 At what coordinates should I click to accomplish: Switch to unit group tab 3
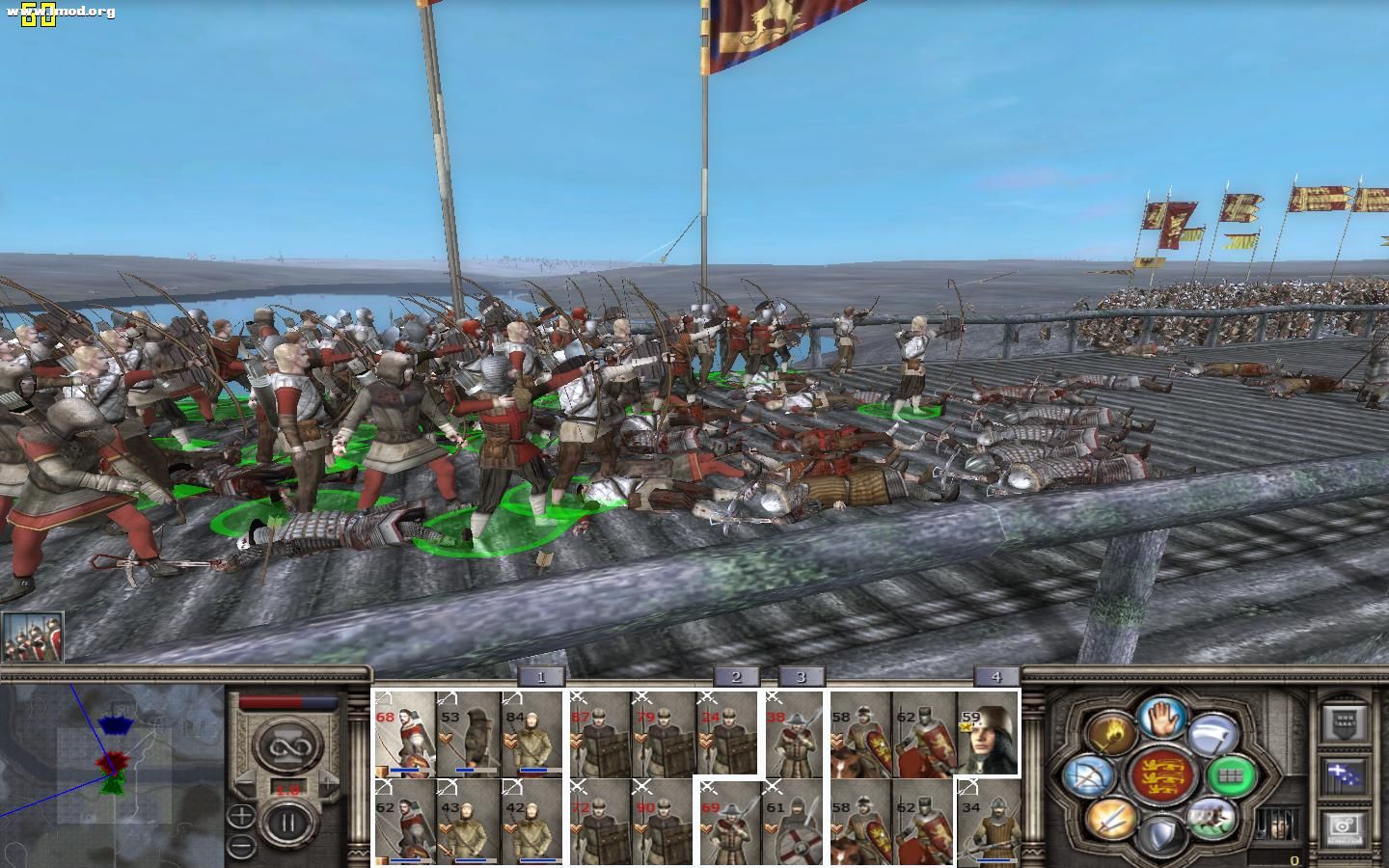tap(799, 677)
